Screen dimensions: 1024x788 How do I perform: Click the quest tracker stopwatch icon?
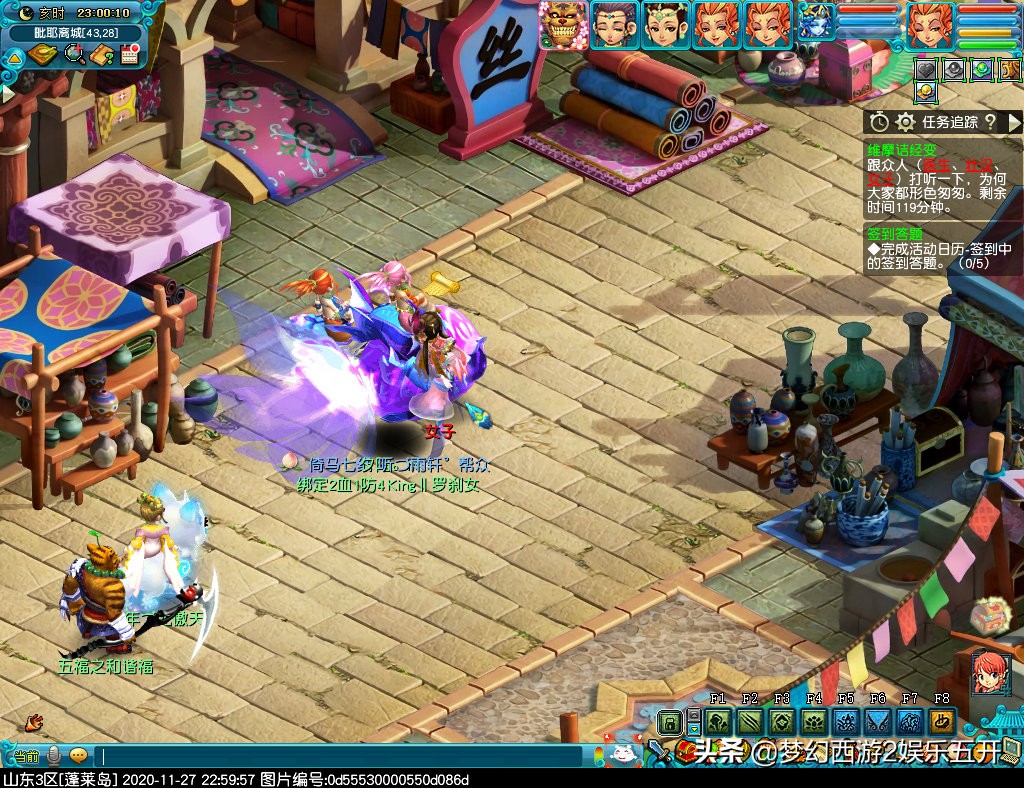(879, 122)
